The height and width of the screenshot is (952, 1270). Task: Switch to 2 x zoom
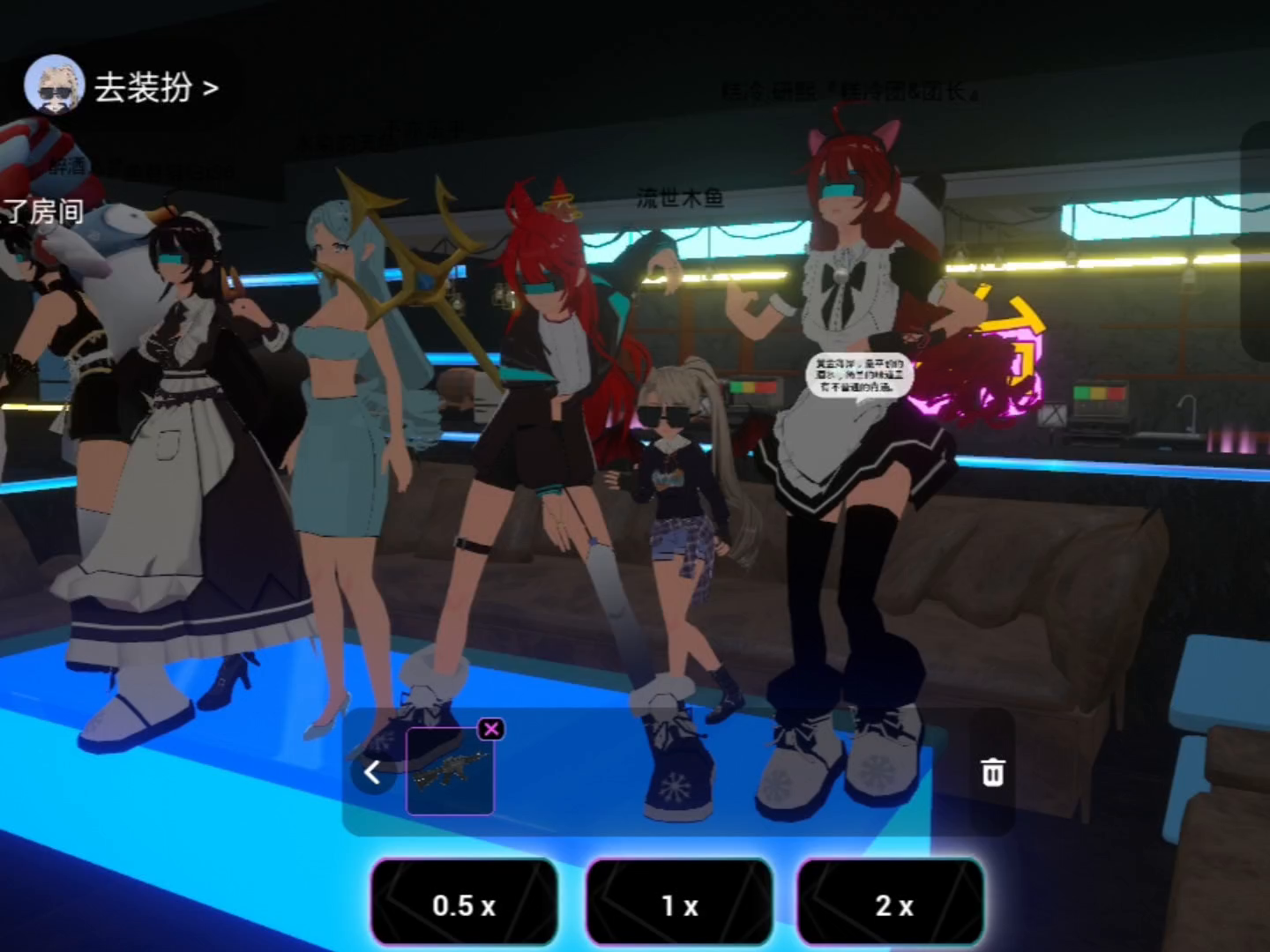click(893, 904)
